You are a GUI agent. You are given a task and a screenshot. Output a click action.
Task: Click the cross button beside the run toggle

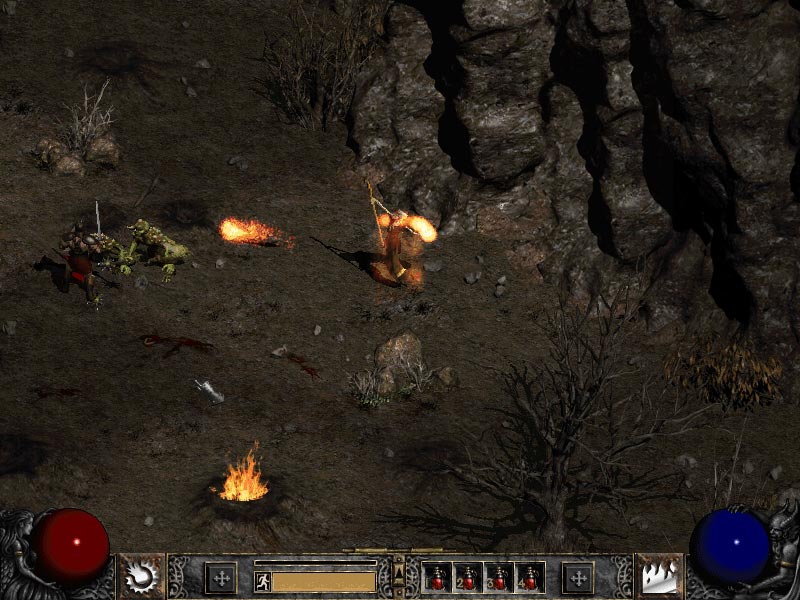220,577
